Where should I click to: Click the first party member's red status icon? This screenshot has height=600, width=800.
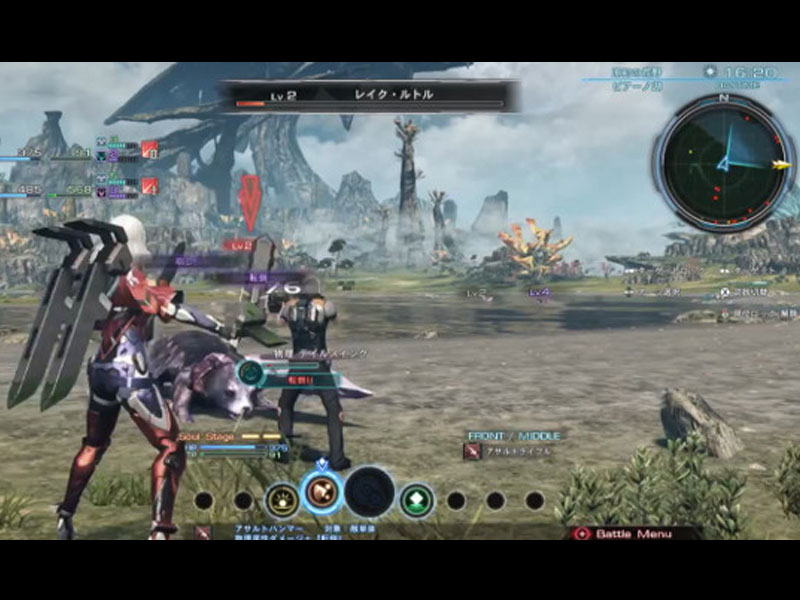point(149,149)
